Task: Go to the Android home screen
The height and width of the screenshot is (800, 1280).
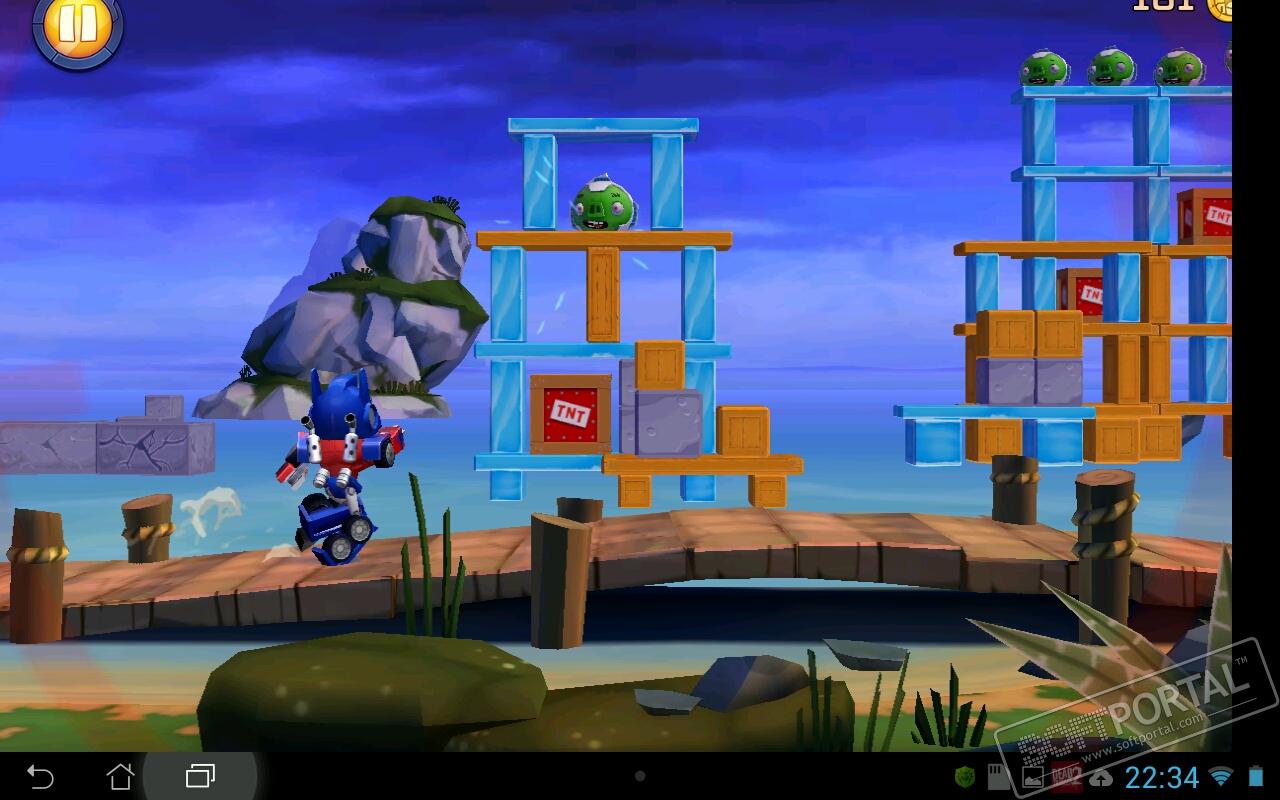Action: (x=120, y=776)
